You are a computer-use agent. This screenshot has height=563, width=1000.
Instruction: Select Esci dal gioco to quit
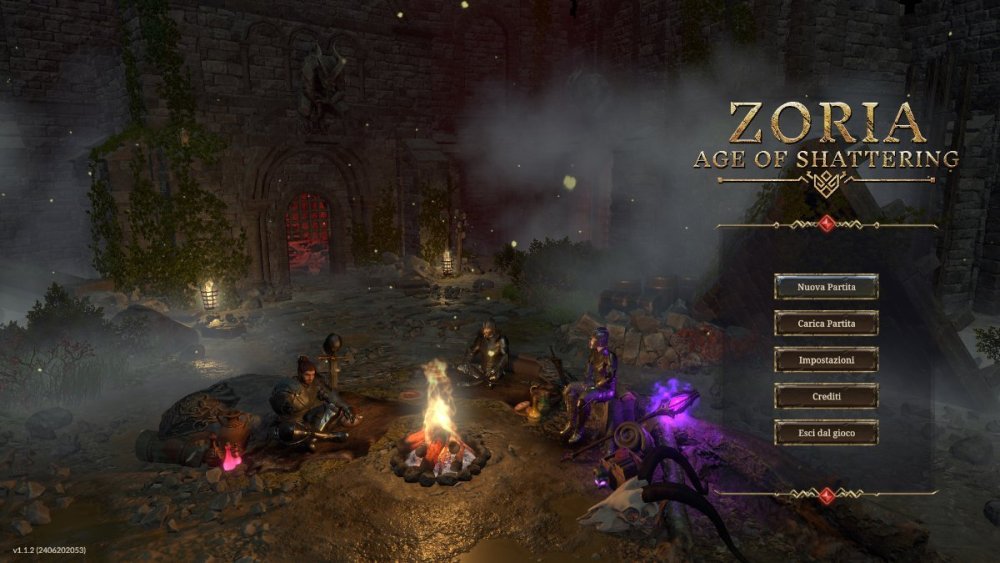(826, 432)
